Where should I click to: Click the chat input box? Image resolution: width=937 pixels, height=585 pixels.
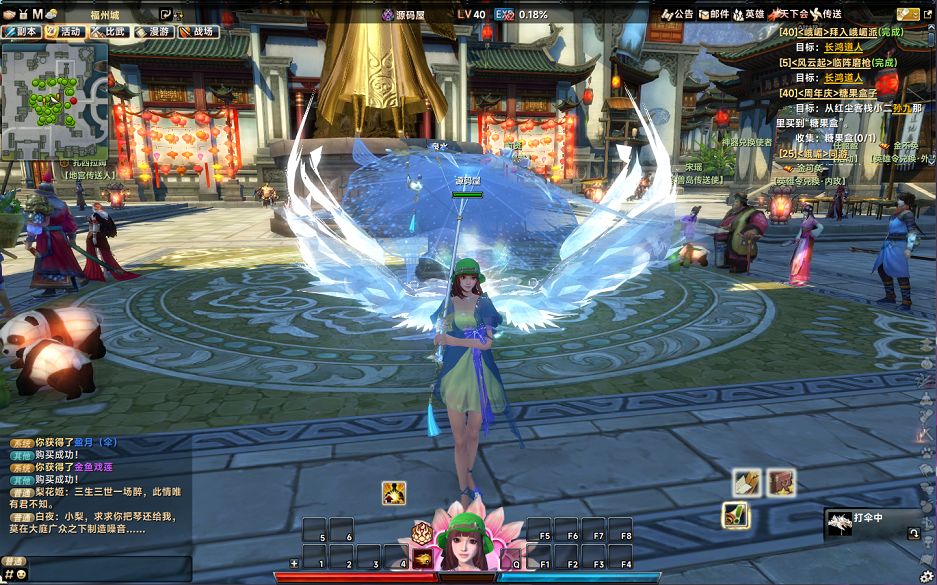click(100, 566)
